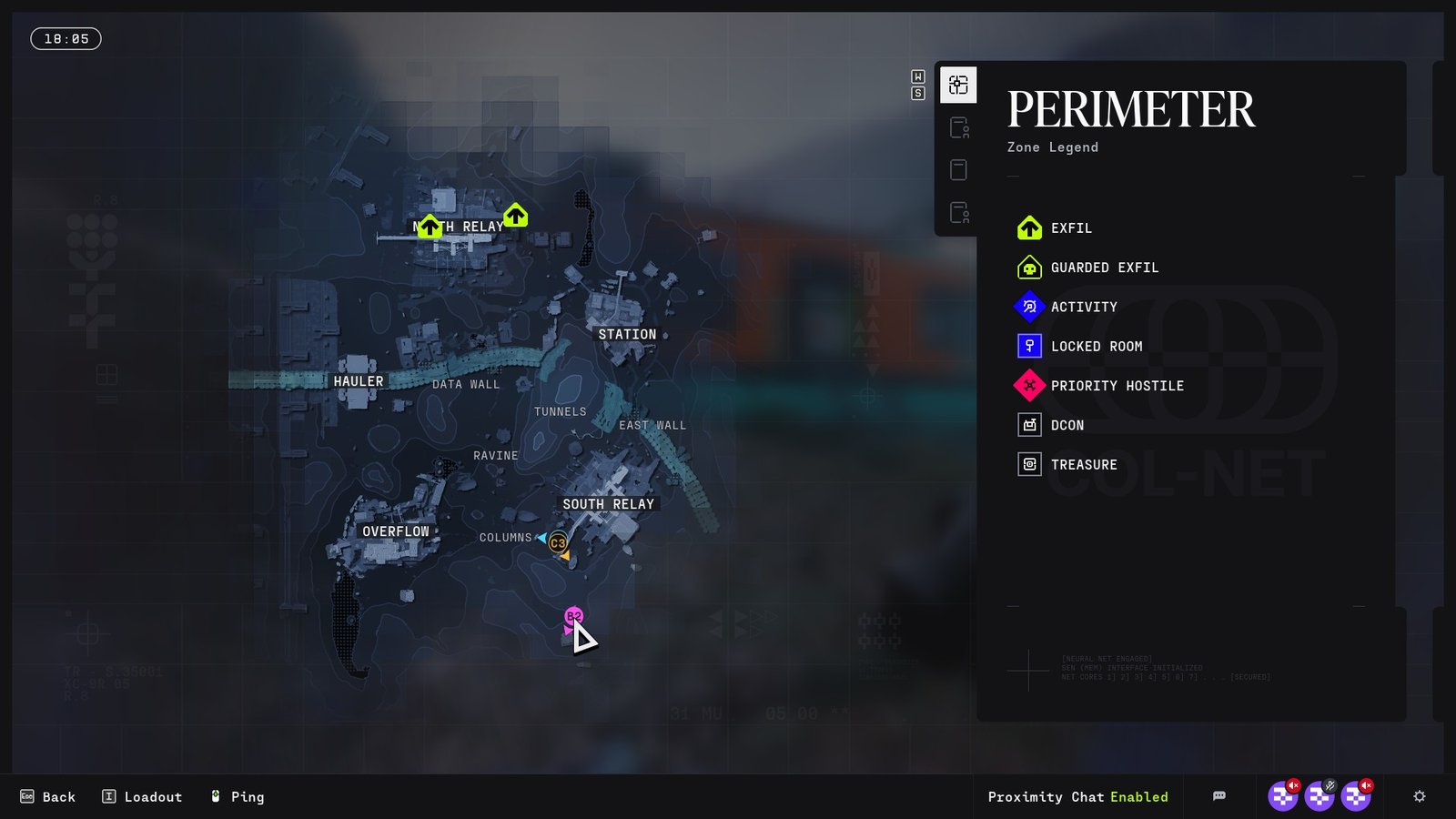Open the first player roster panel icon
1456x819 pixels.
tap(958, 127)
